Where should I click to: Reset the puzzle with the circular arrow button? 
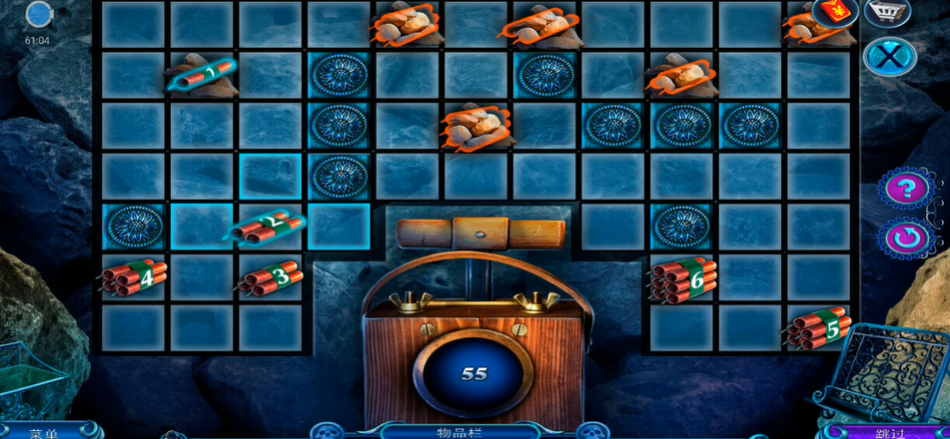[906, 239]
